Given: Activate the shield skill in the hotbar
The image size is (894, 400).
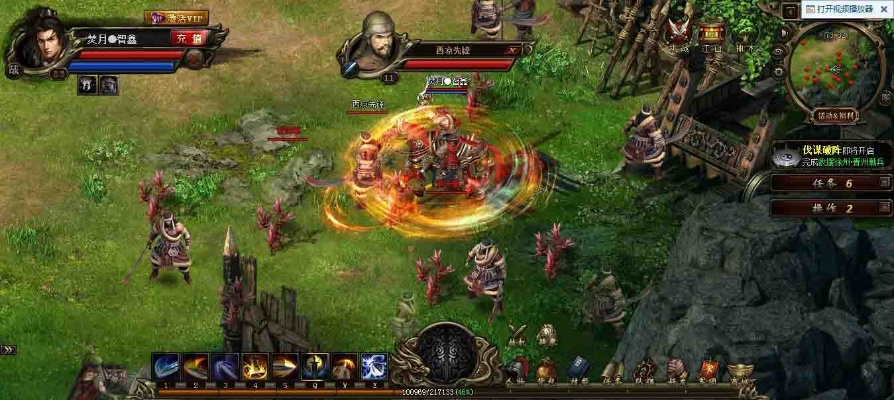Looking at the screenshot, I should pyautogui.click(x=314, y=367).
